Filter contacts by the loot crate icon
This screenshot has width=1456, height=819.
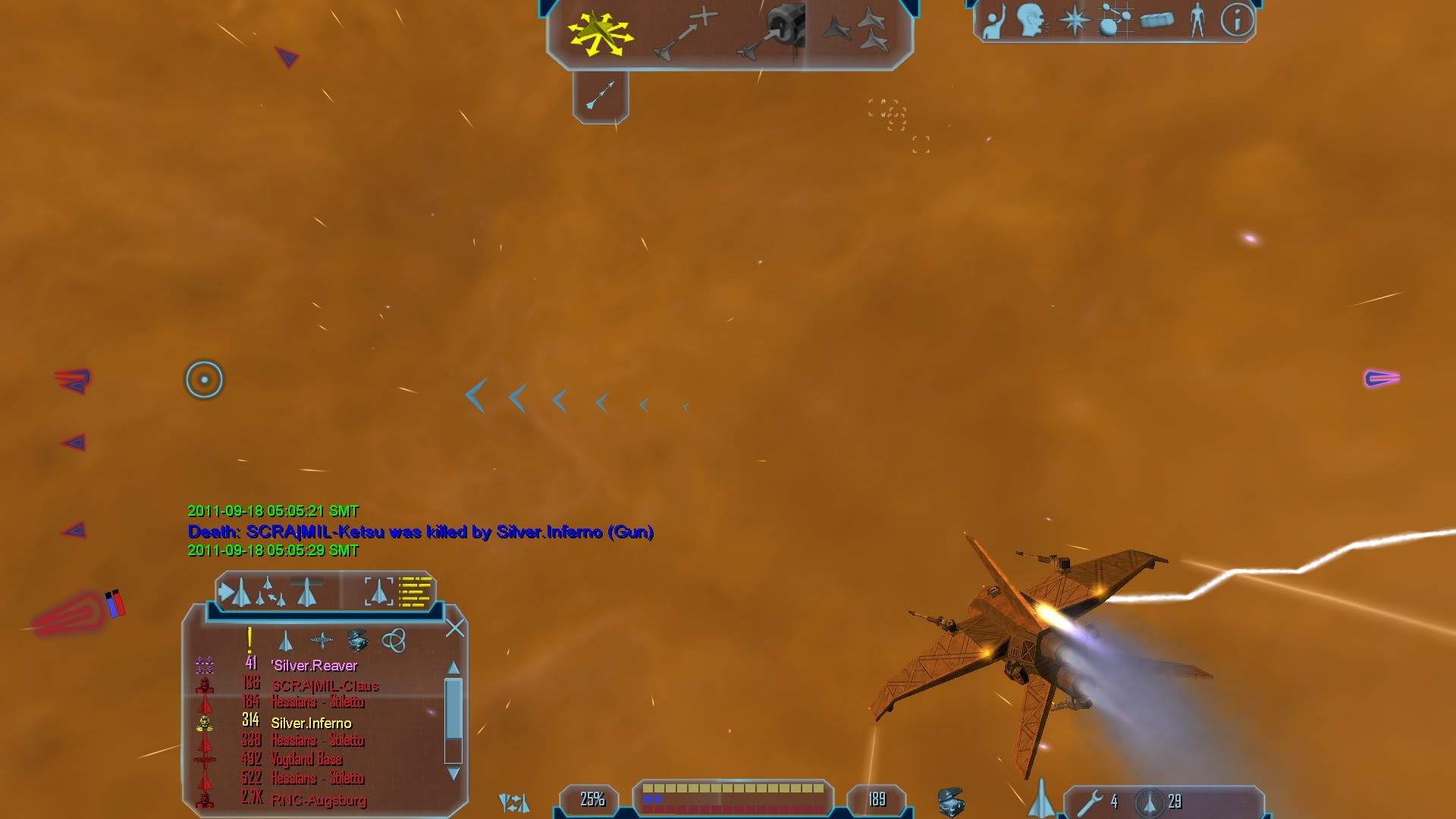point(357,641)
